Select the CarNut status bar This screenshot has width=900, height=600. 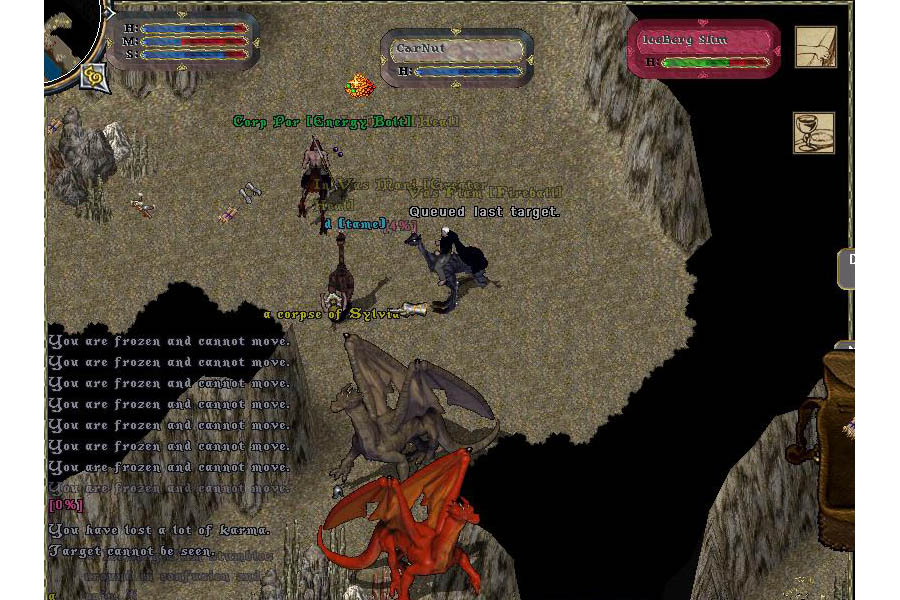click(x=458, y=56)
